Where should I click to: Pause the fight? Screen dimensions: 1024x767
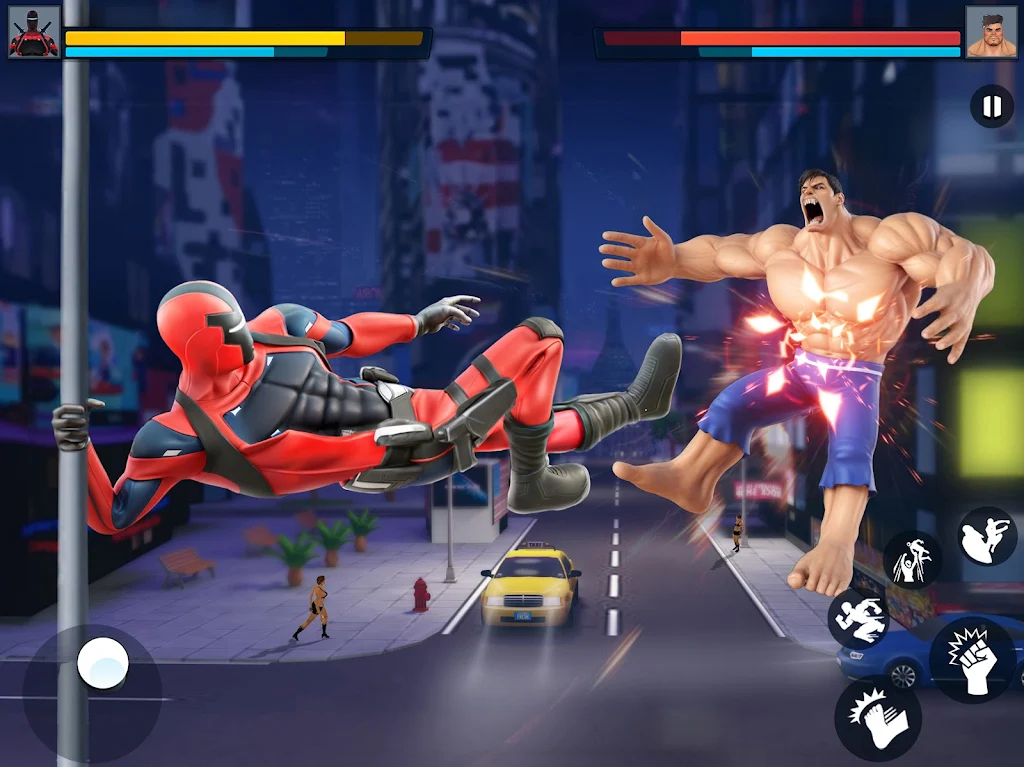pyautogui.click(x=991, y=106)
